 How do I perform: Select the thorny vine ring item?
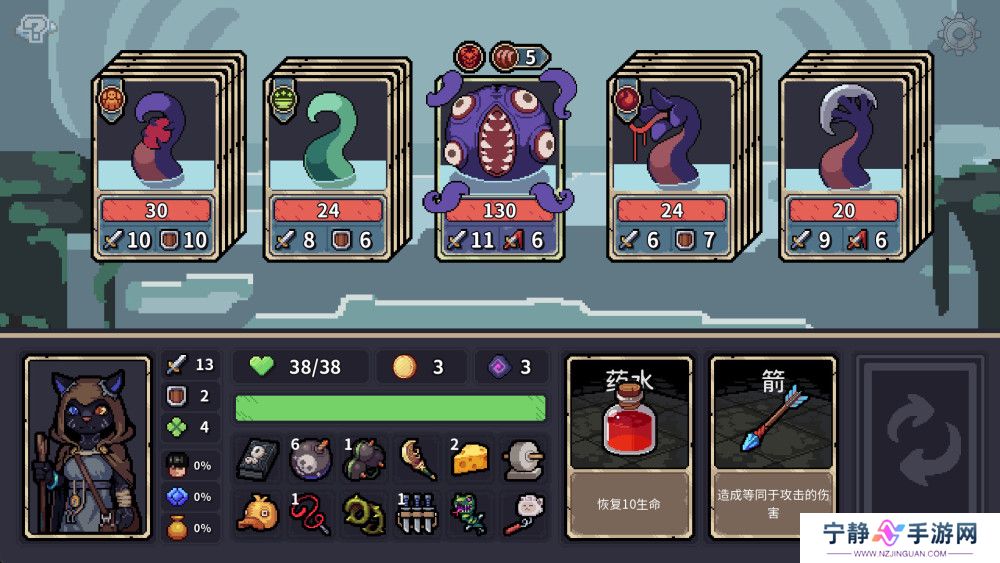point(362,513)
